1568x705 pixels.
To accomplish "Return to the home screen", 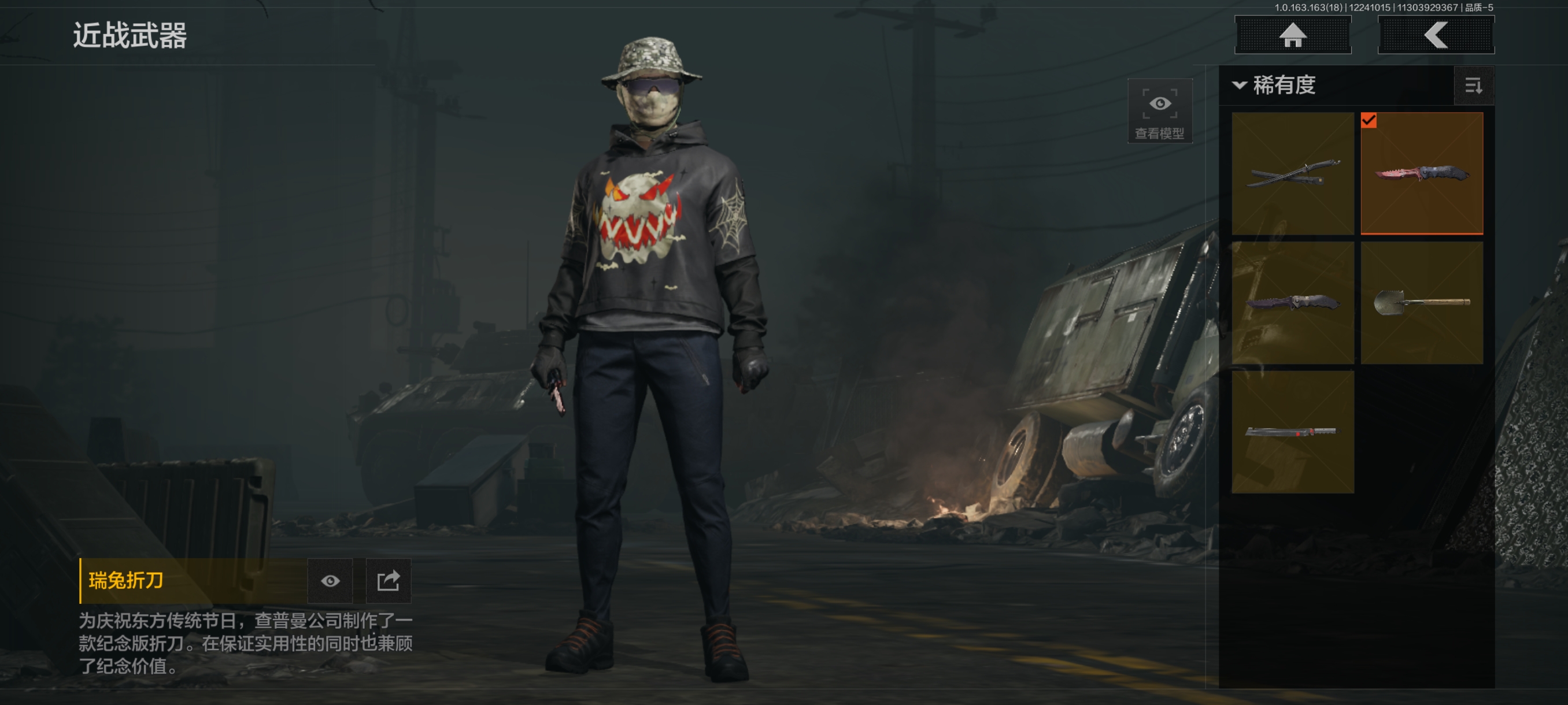I will point(1292,35).
